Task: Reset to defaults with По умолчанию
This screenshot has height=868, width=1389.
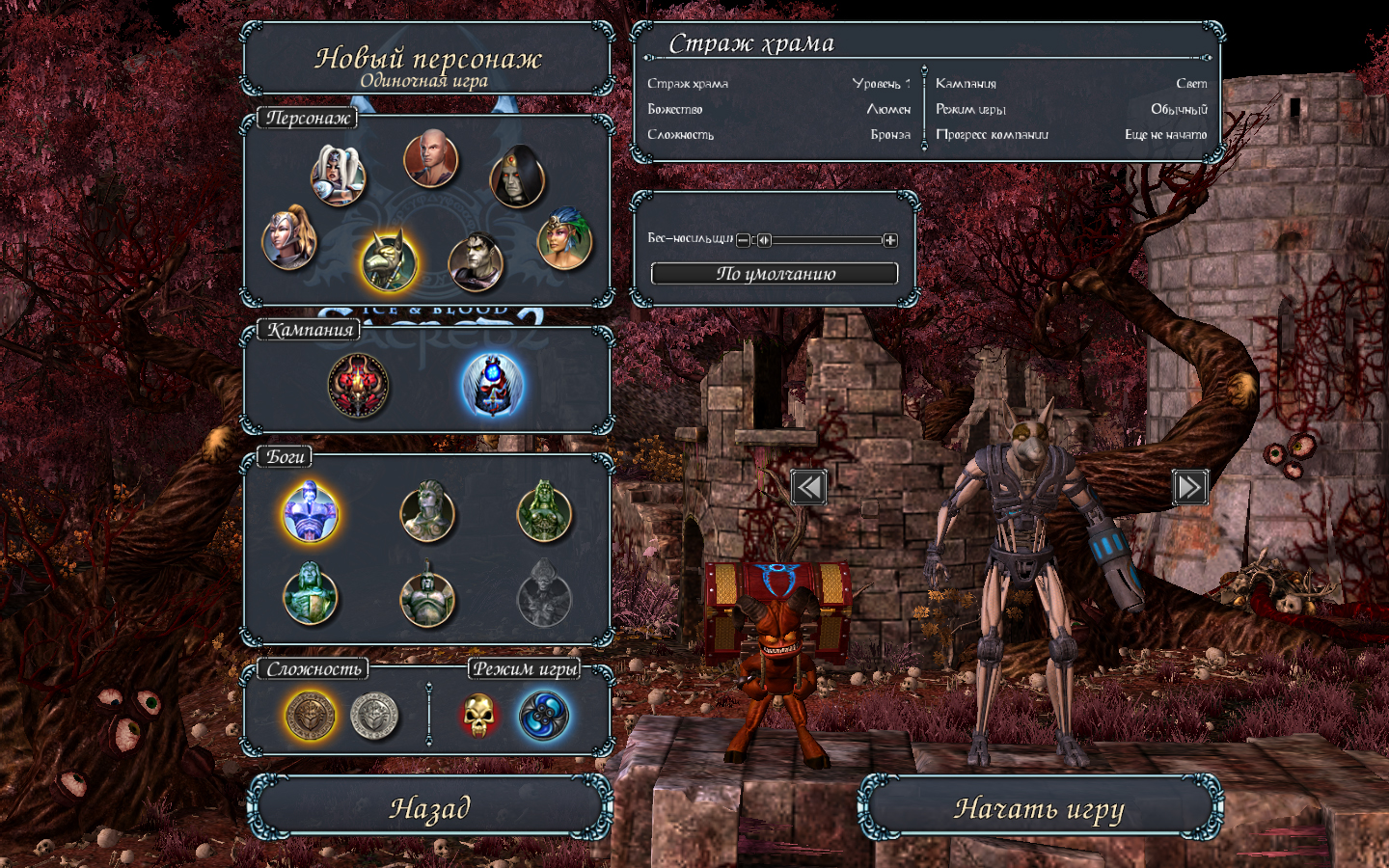Action: (775, 274)
